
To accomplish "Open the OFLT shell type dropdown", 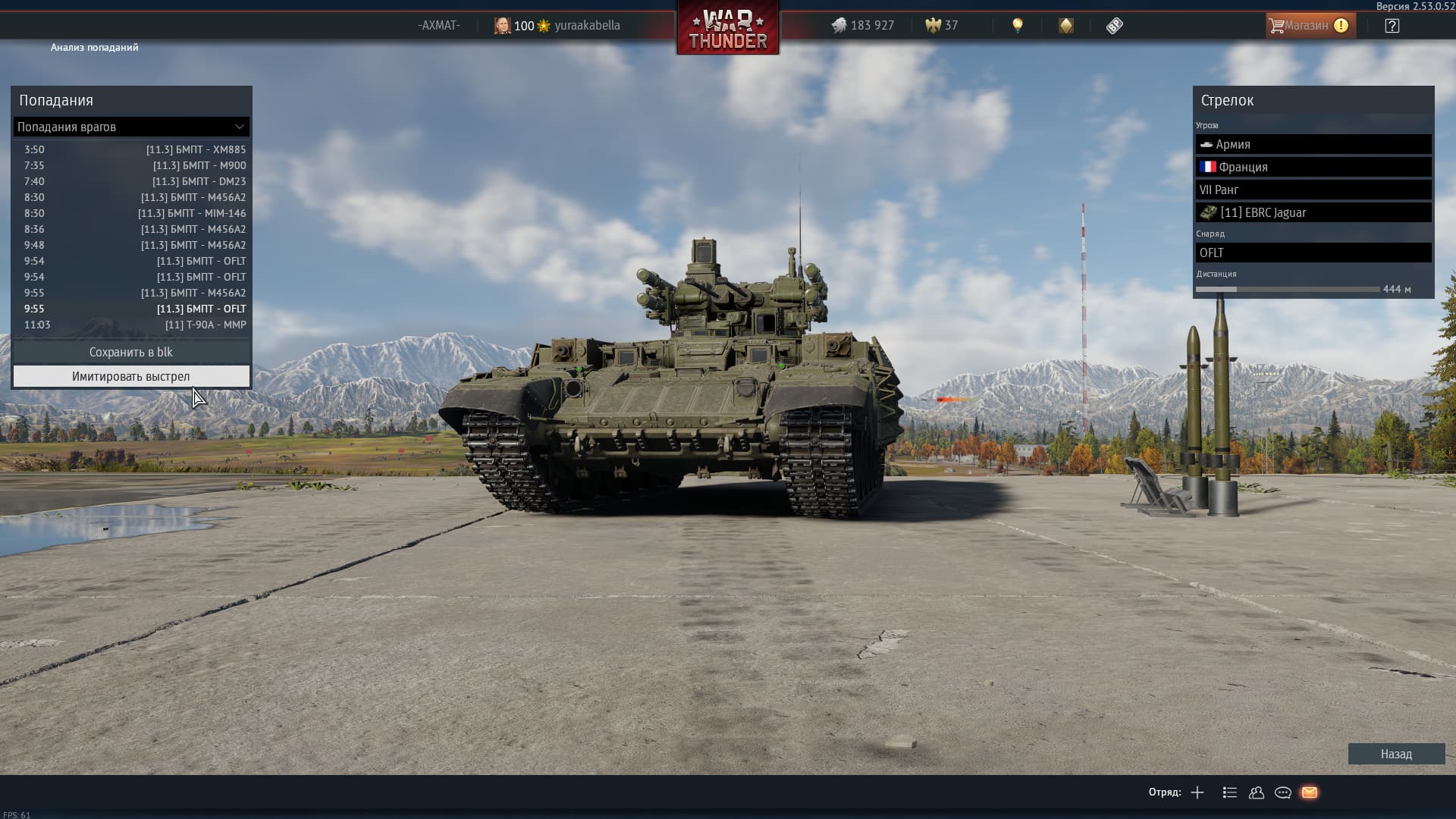I will click(x=1313, y=253).
